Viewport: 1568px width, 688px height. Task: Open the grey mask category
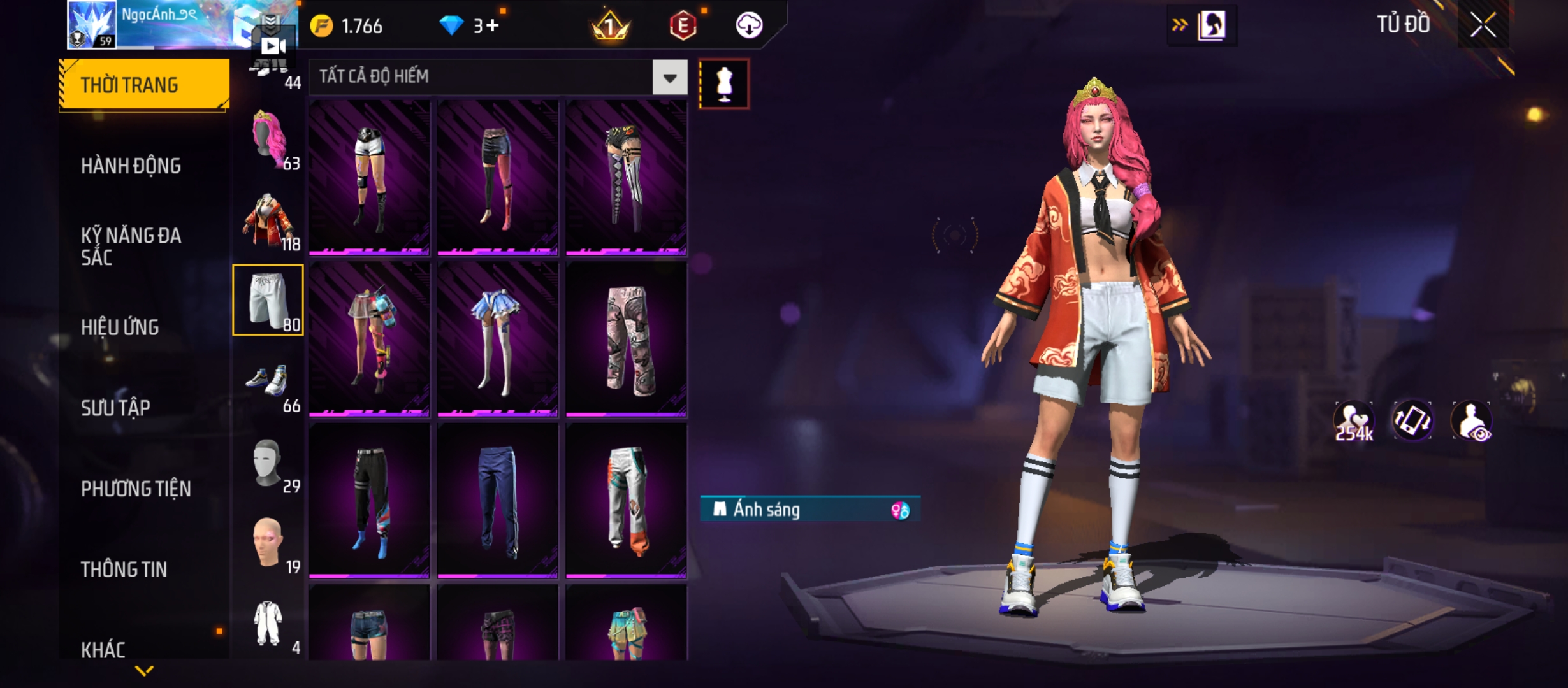click(268, 463)
